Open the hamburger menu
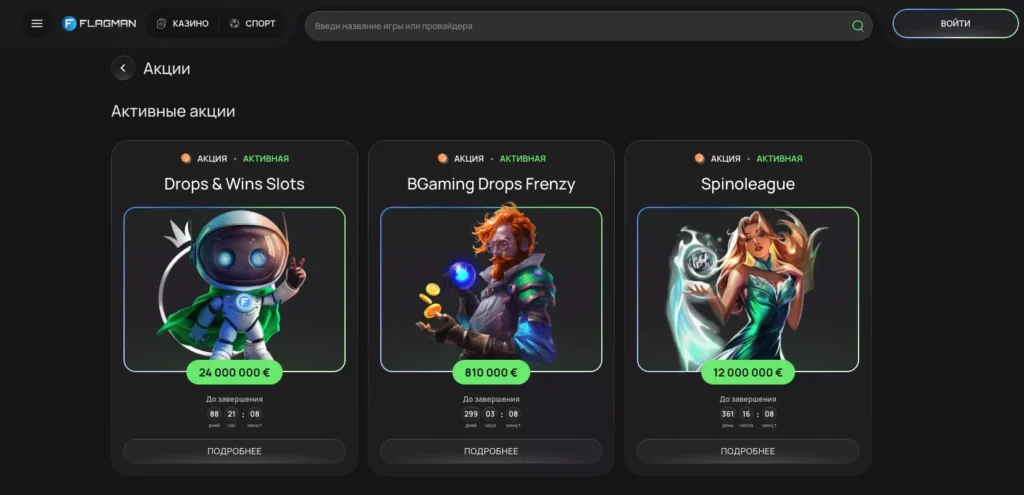The width and height of the screenshot is (1024, 495). coord(37,24)
